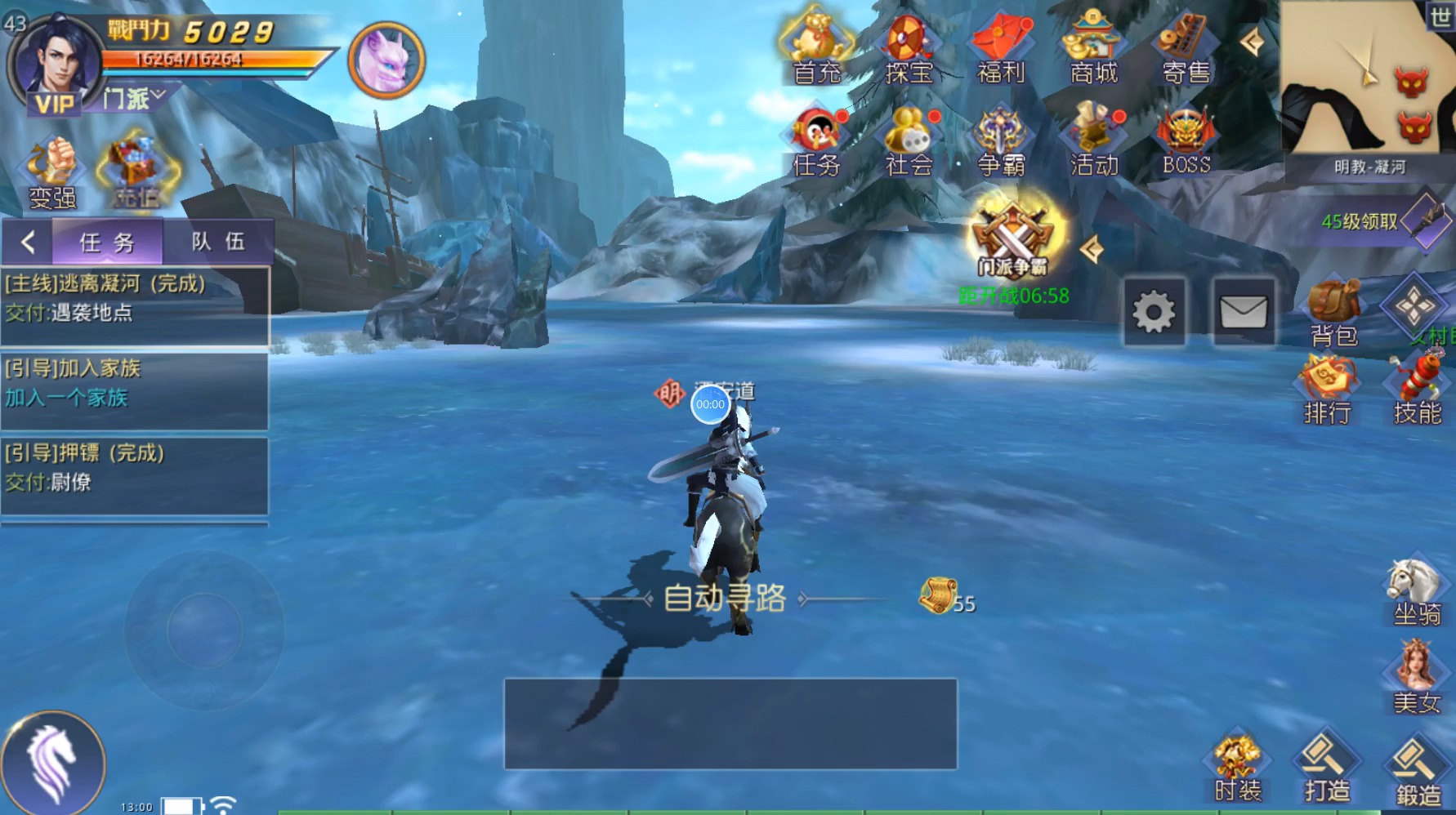Open the 社会 social menu
This screenshot has width=1456, height=815.
pos(909,141)
